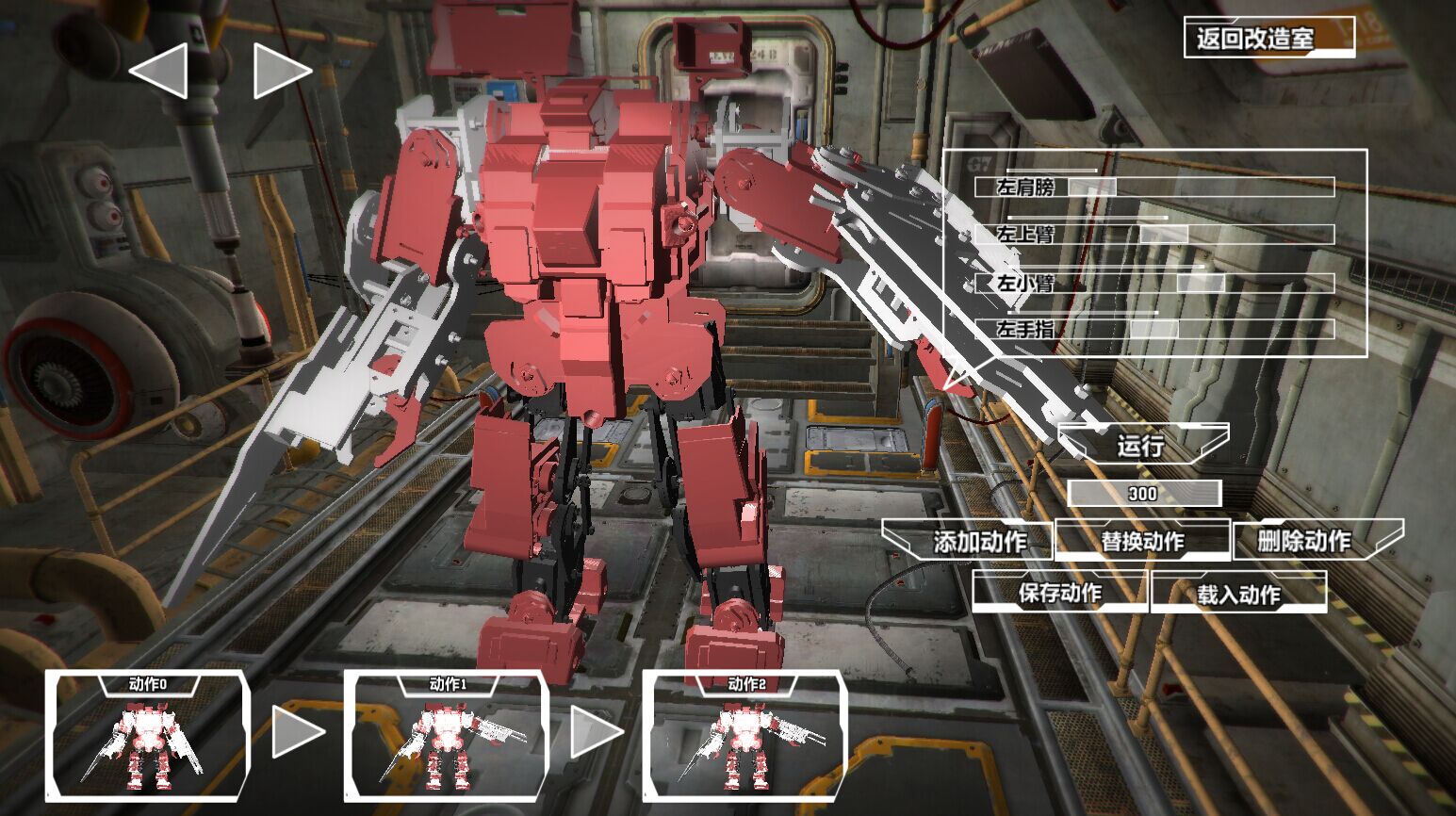This screenshot has height=816, width=1456.
Task: Select the next part with right arrow
Action: (x=281, y=71)
